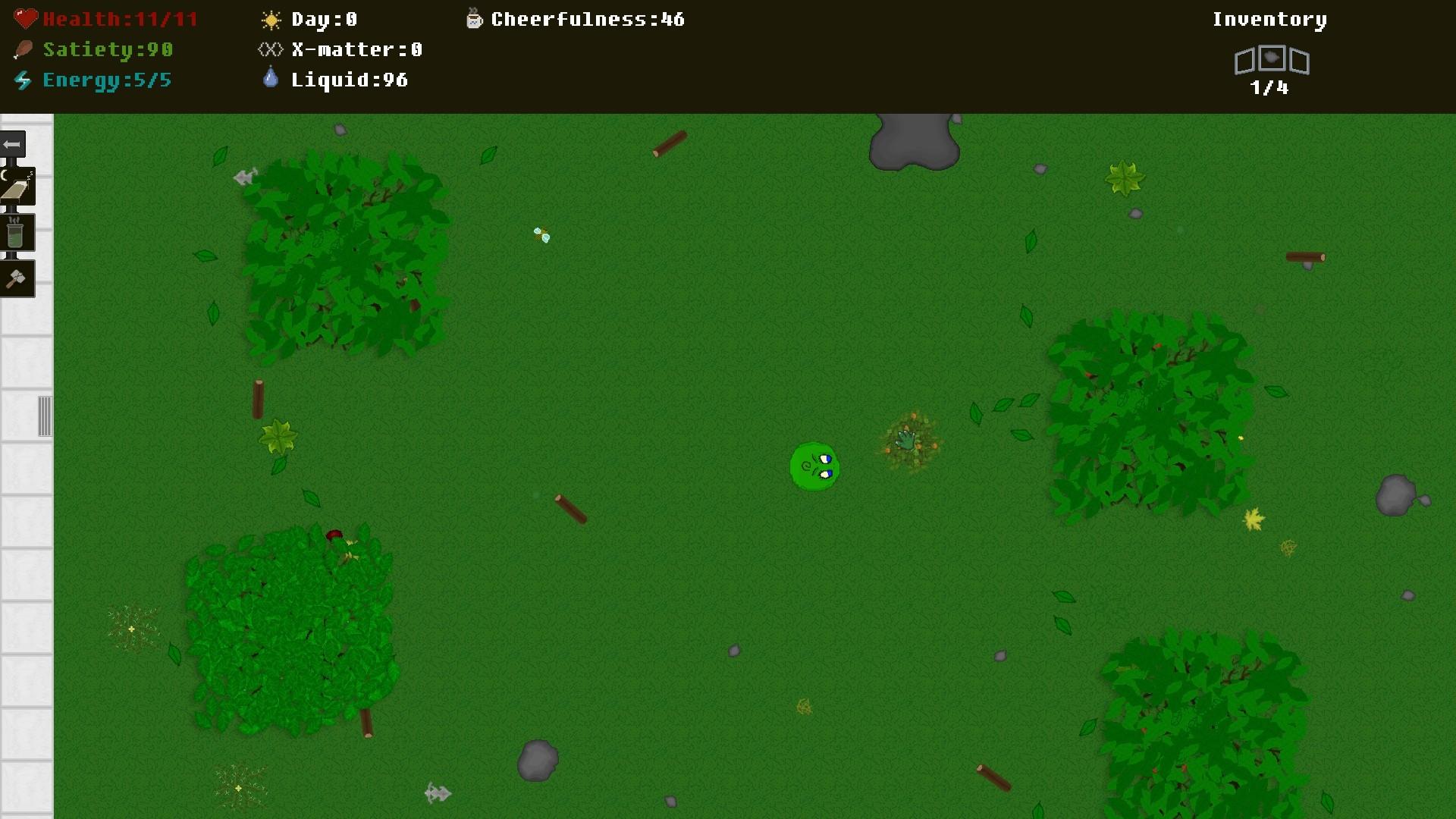Click the mug Cheerfulness icon
The height and width of the screenshot is (819, 1456).
474,19
